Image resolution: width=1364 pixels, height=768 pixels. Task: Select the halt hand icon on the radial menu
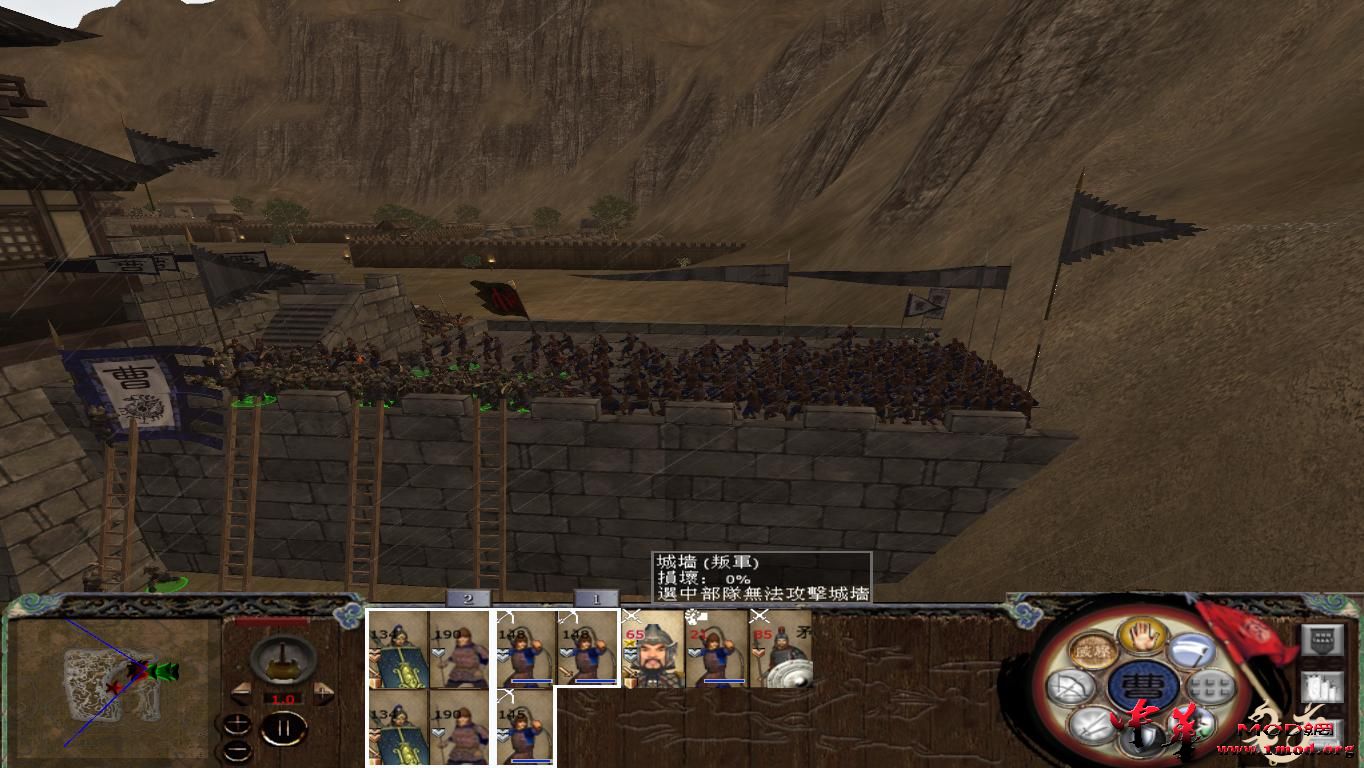coord(1141,637)
